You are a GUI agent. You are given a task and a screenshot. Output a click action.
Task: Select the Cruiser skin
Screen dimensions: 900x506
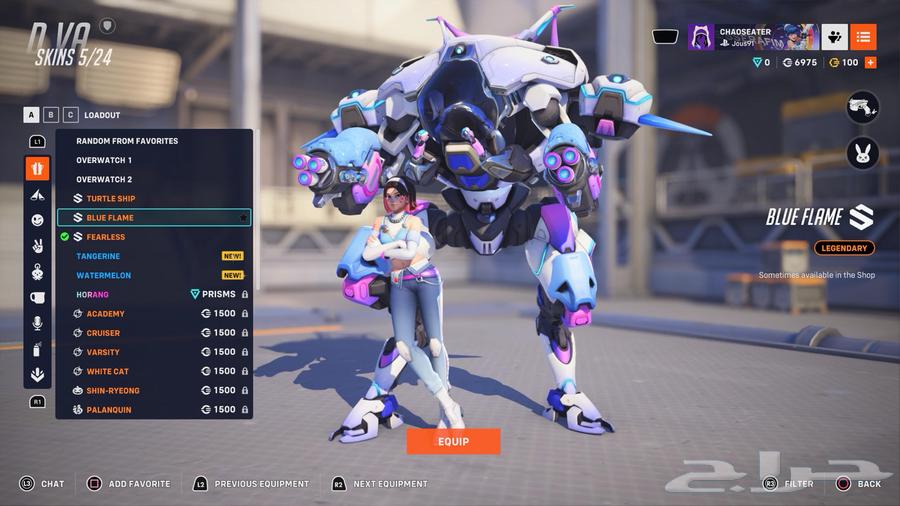pos(103,333)
